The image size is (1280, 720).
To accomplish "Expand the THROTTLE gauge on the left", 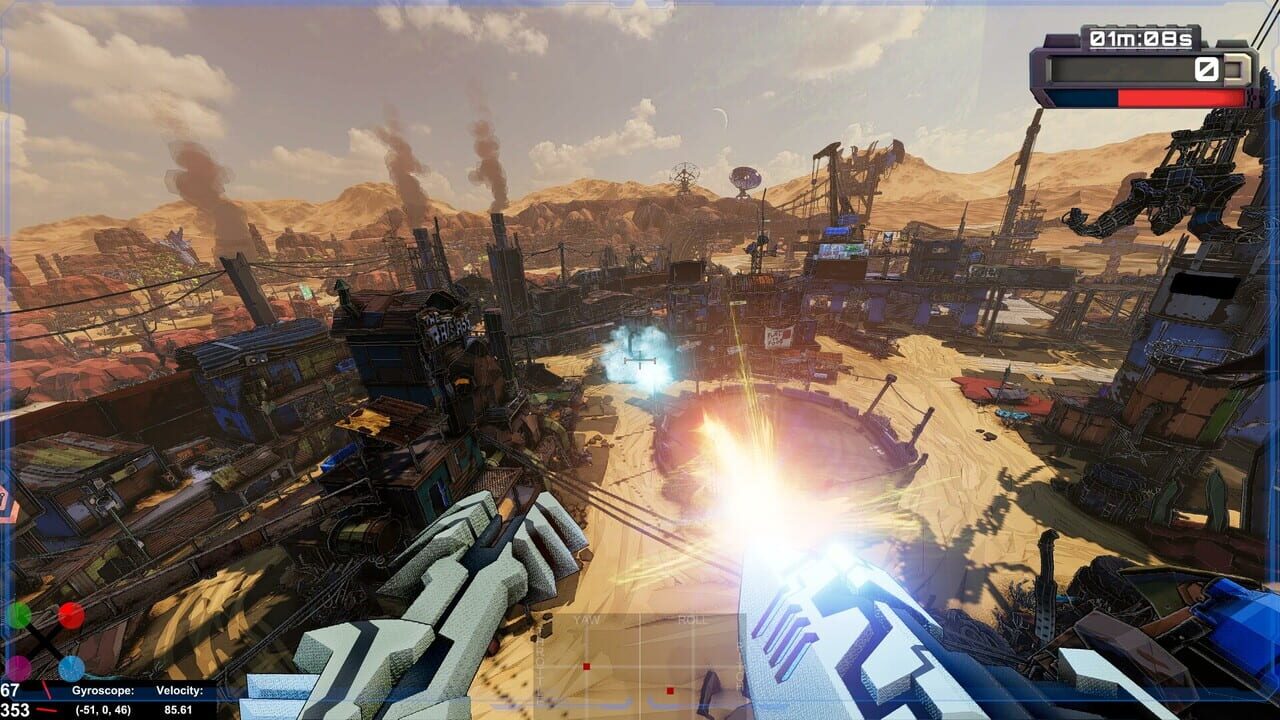I will tap(539, 666).
